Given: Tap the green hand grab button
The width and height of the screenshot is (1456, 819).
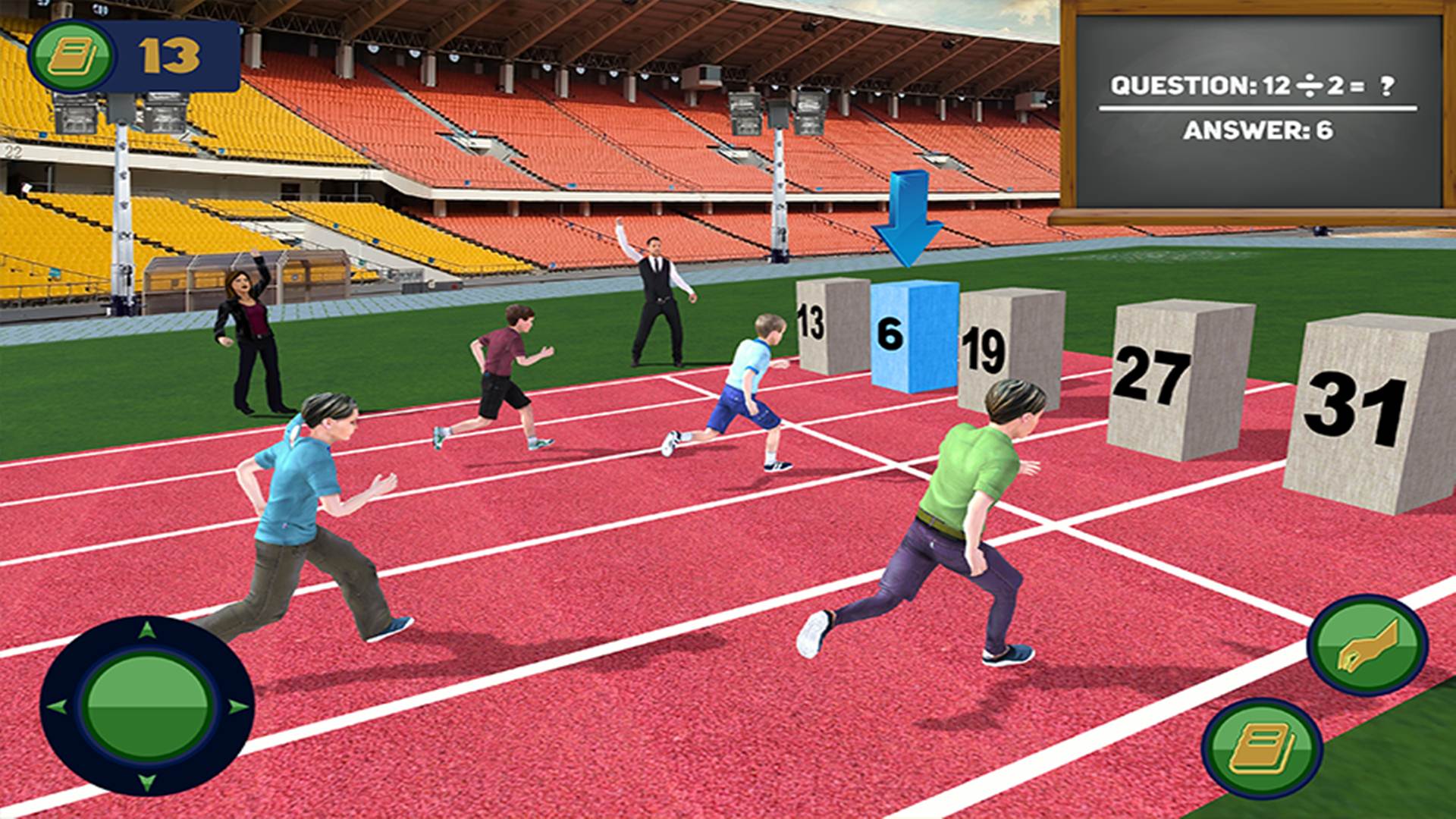Looking at the screenshot, I should 1367,645.
